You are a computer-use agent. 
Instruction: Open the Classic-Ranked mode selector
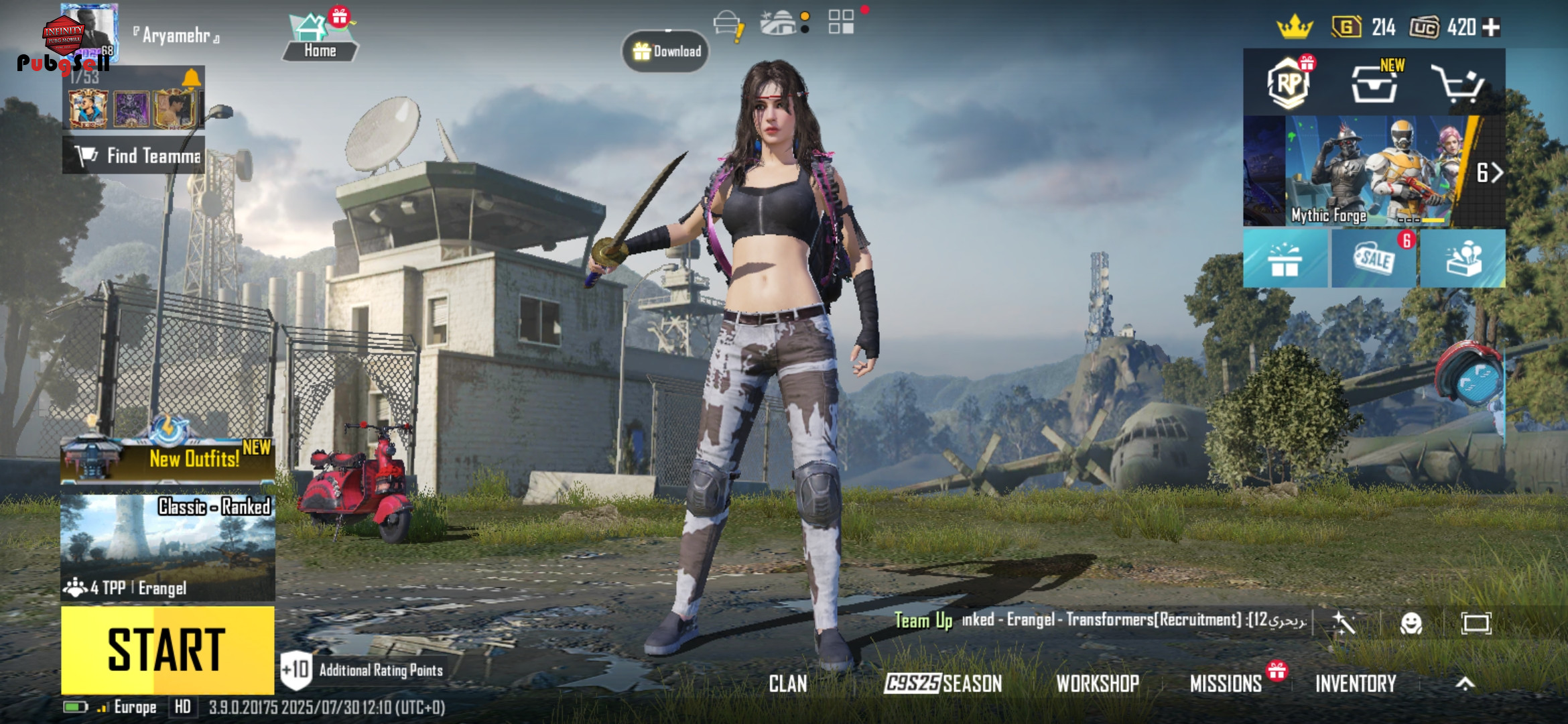coord(168,546)
